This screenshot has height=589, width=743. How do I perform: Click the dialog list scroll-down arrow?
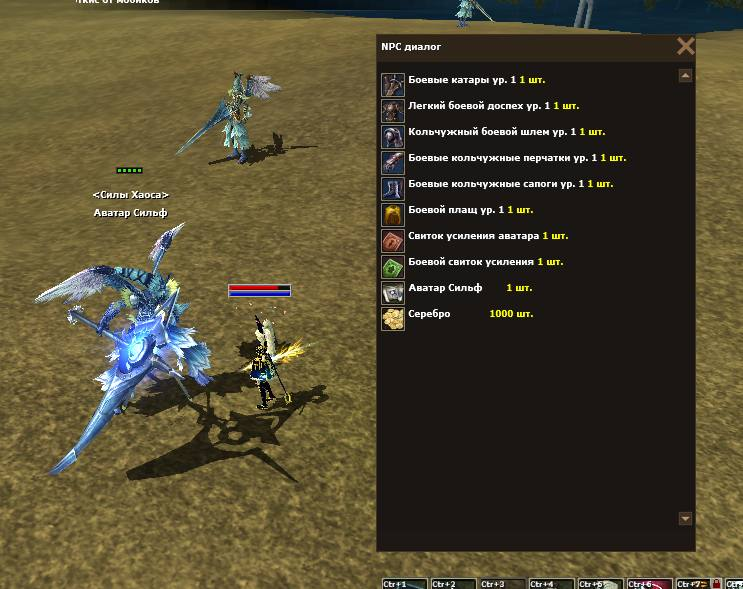click(x=685, y=519)
